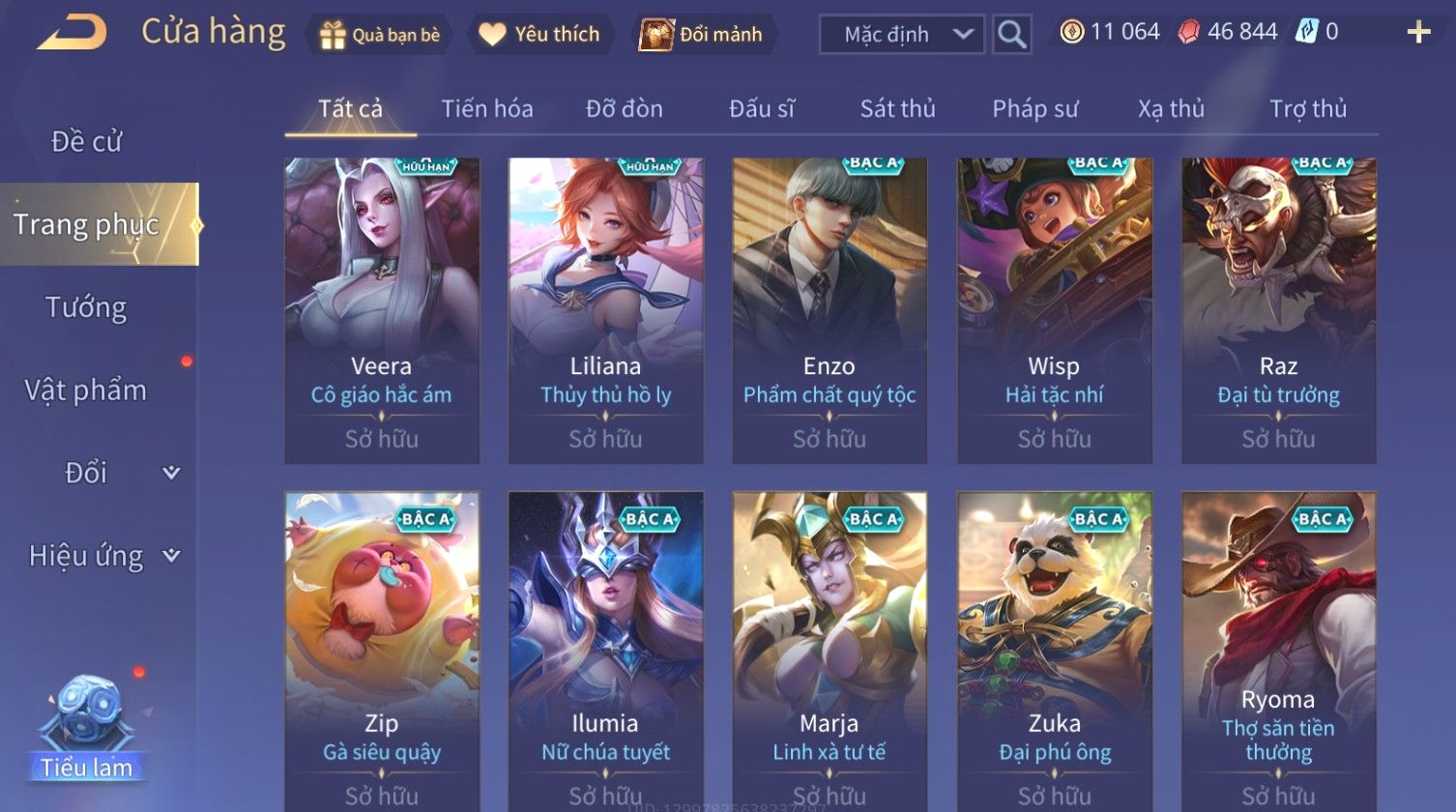Open the Quà bạn bè gift option

point(380,35)
